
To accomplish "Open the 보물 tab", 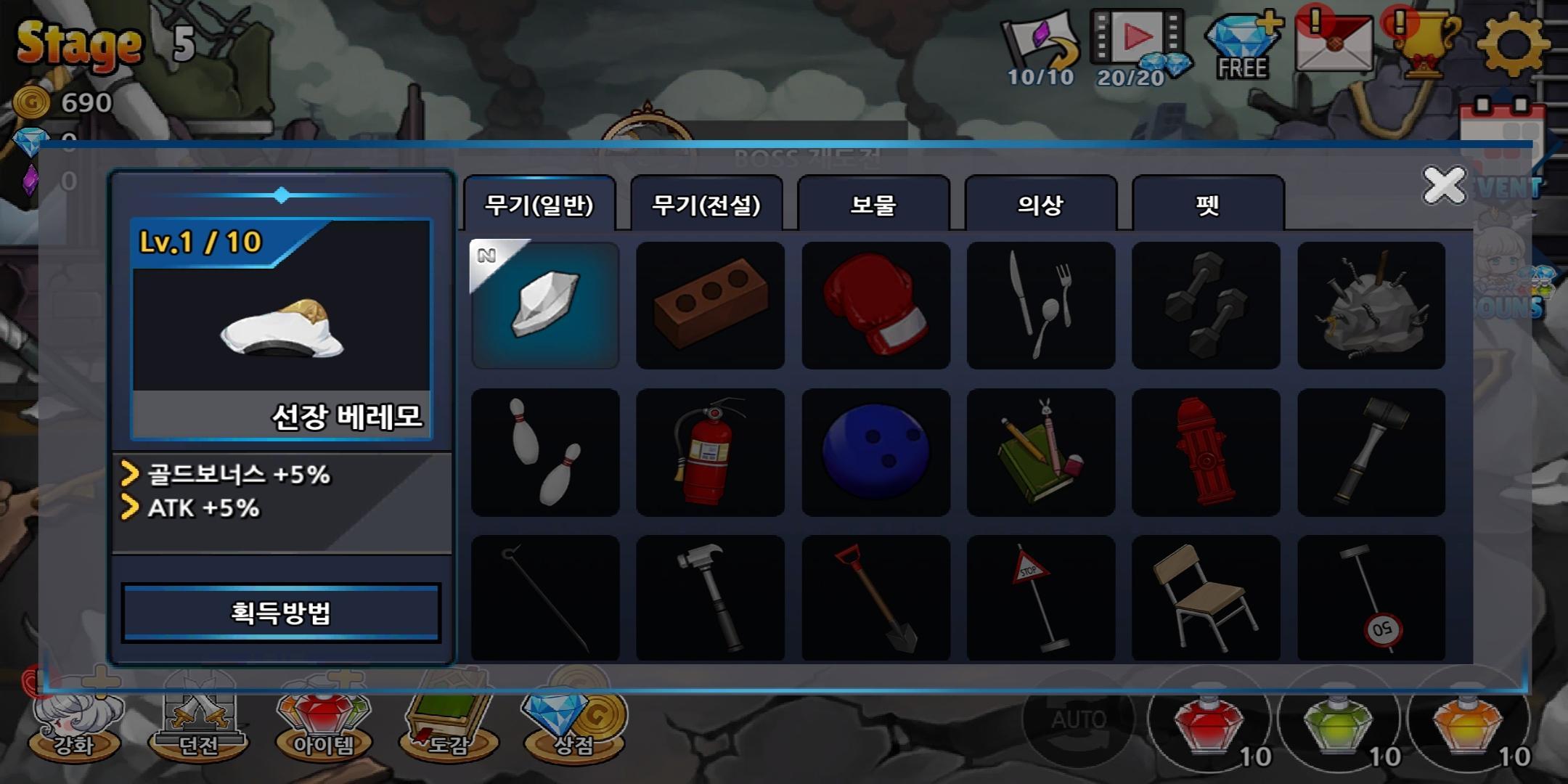I will (x=873, y=205).
